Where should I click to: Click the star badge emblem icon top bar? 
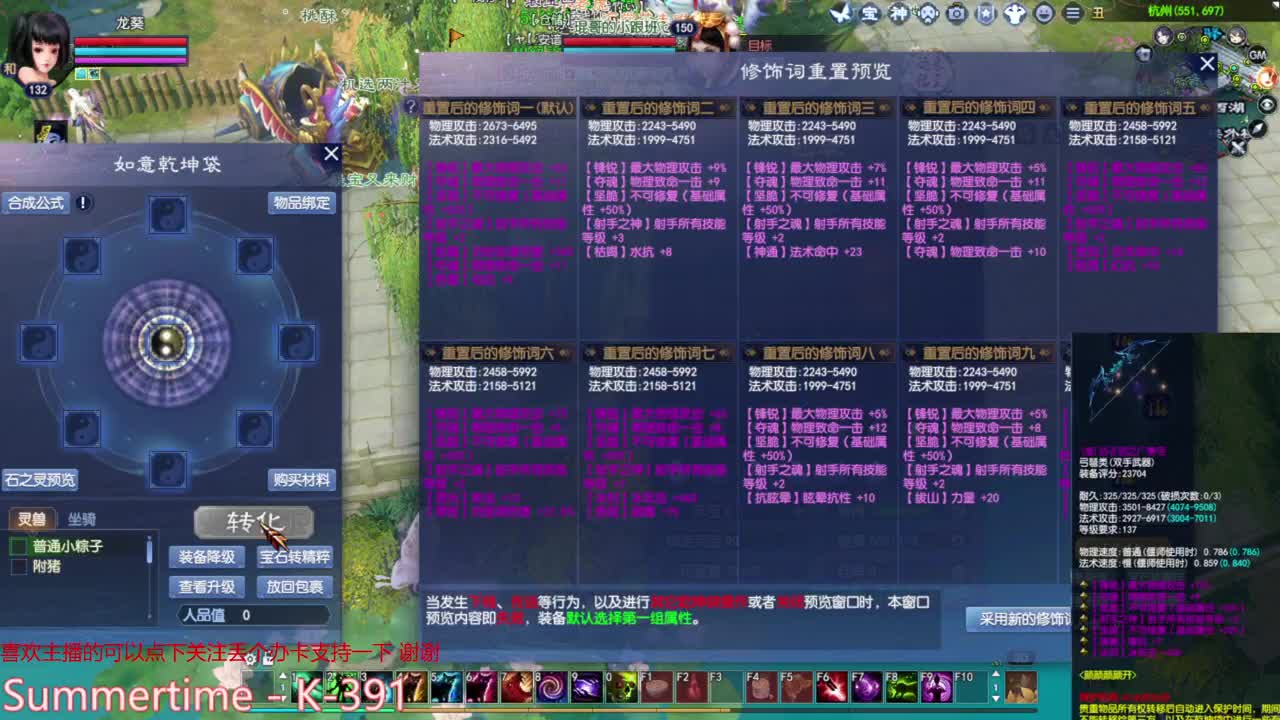[x=986, y=13]
